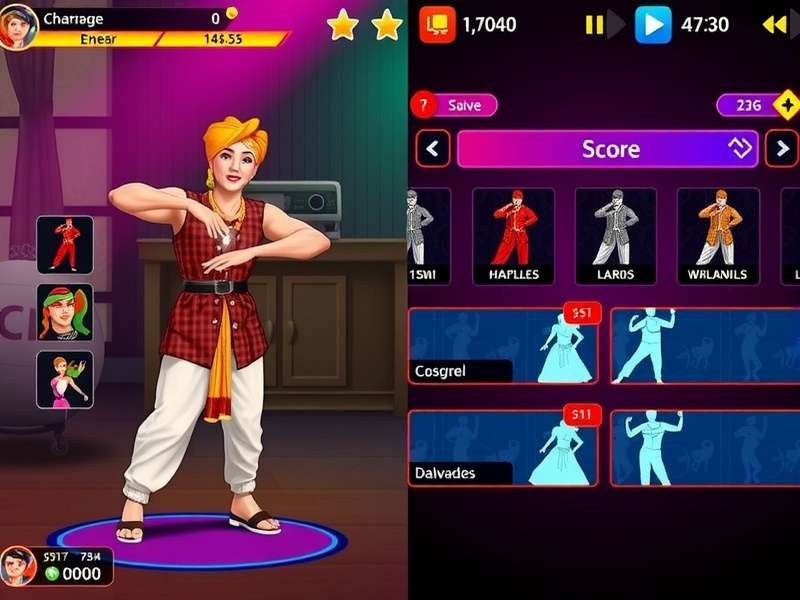Click the Save button

455,105
